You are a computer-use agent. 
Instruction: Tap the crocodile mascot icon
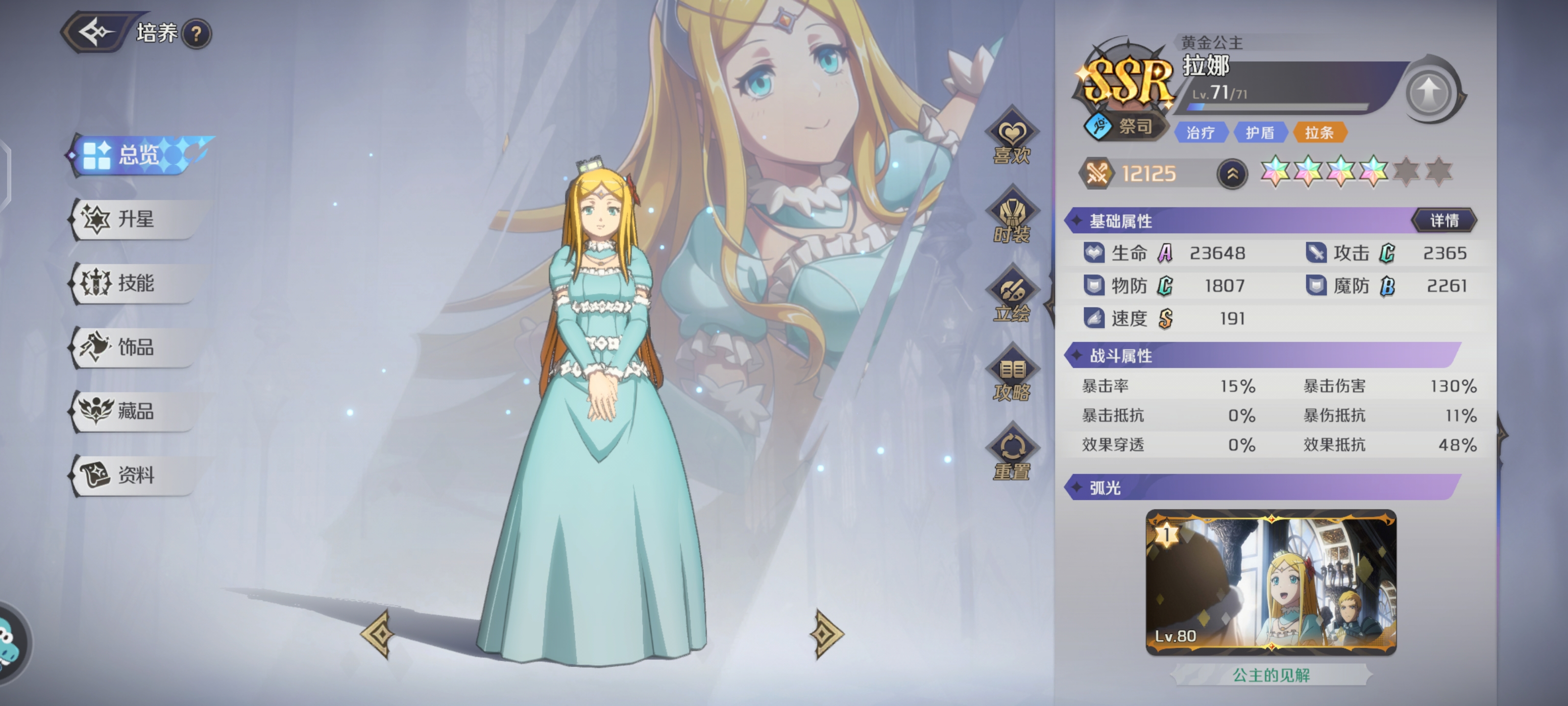(x=8, y=643)
